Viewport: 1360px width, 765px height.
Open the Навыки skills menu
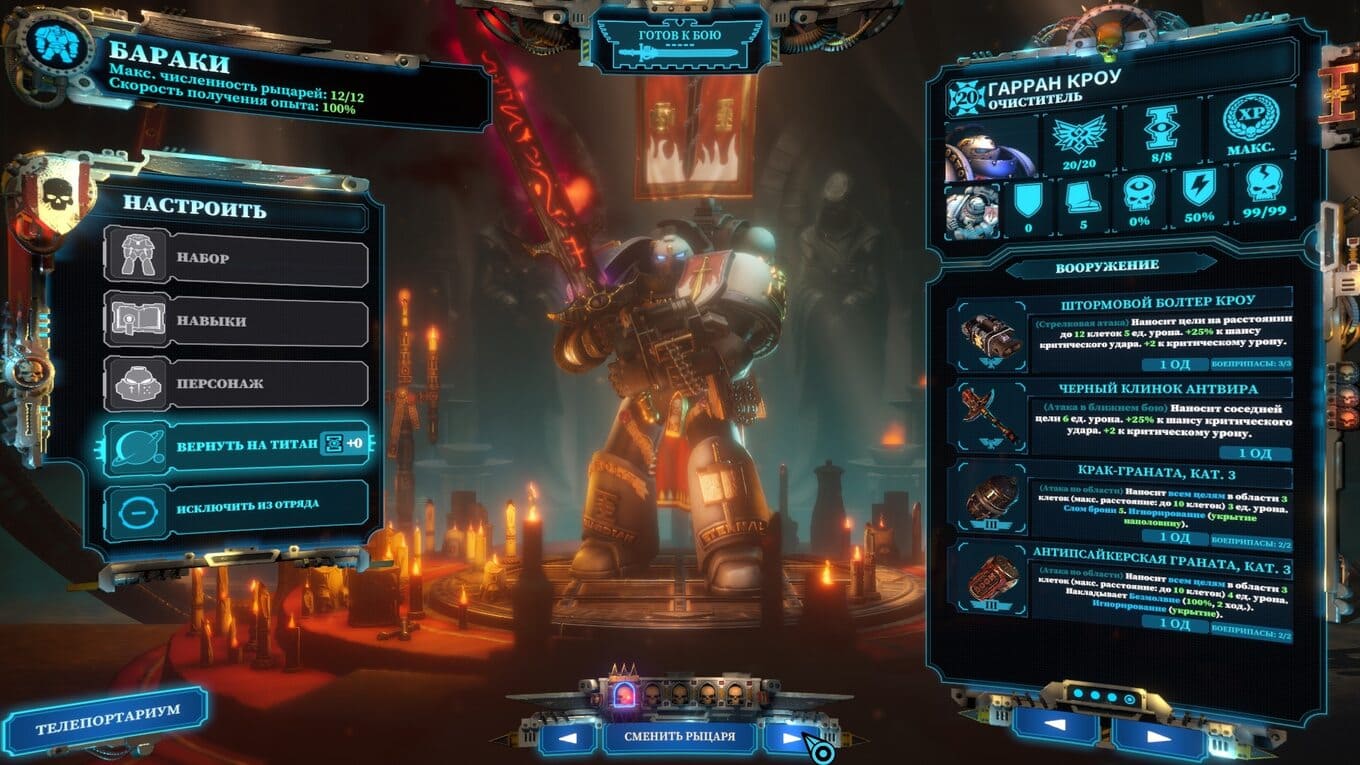[236, 322]
